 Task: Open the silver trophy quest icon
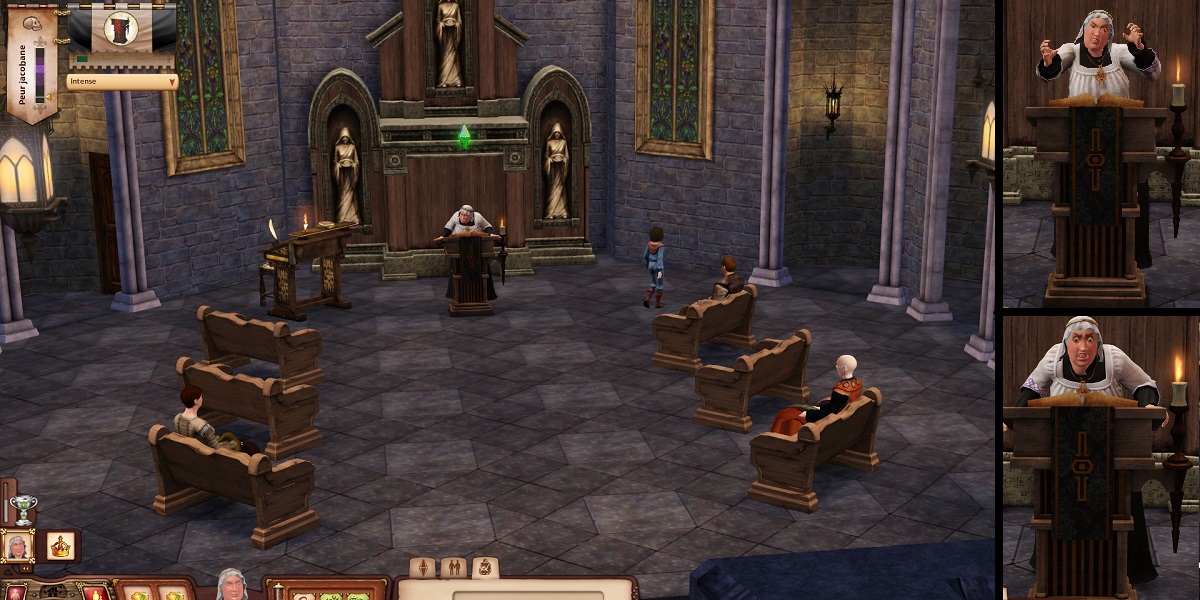tap(22, 508)
